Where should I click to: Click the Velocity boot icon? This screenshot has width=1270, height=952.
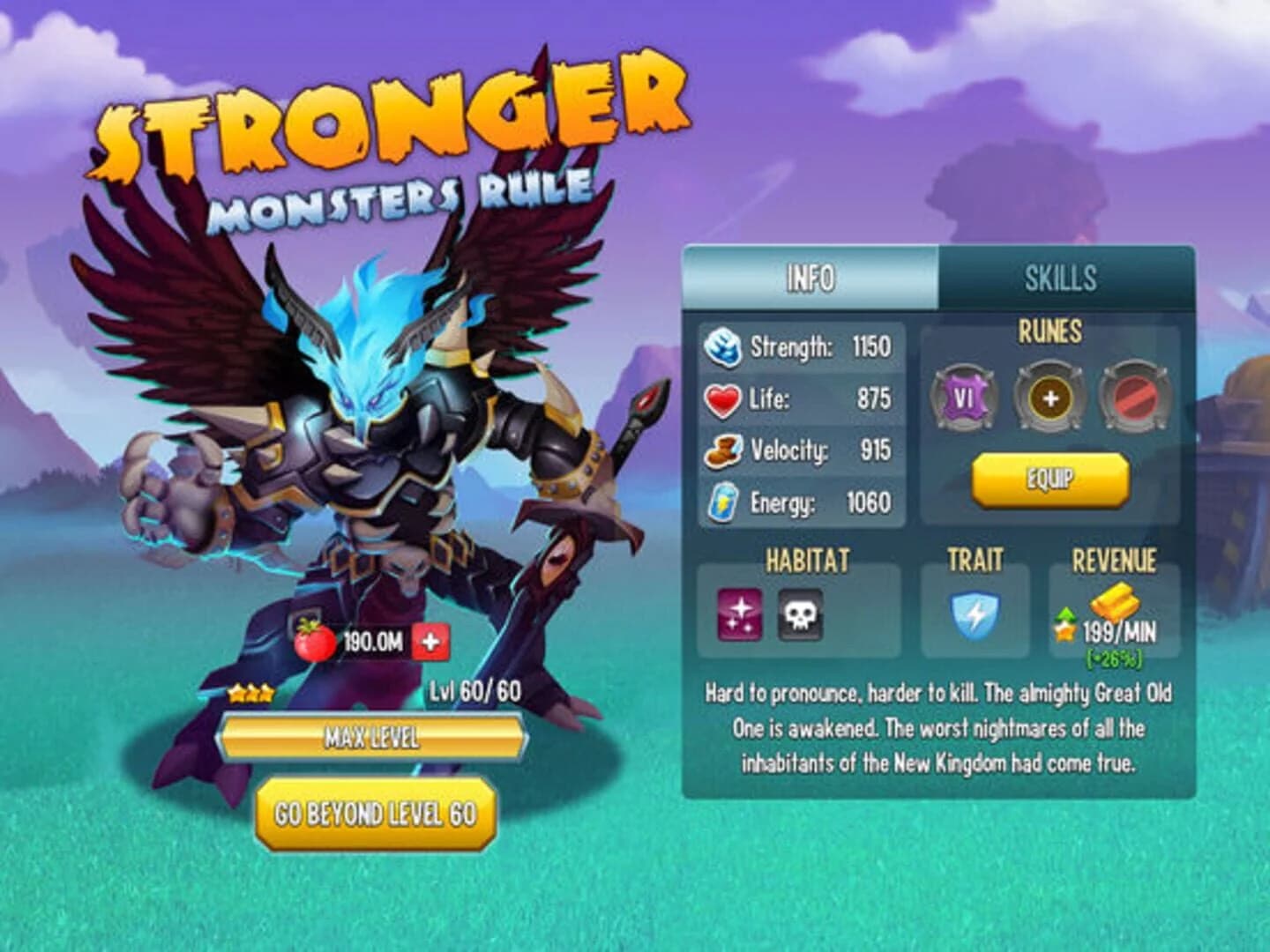pos(723,450)
